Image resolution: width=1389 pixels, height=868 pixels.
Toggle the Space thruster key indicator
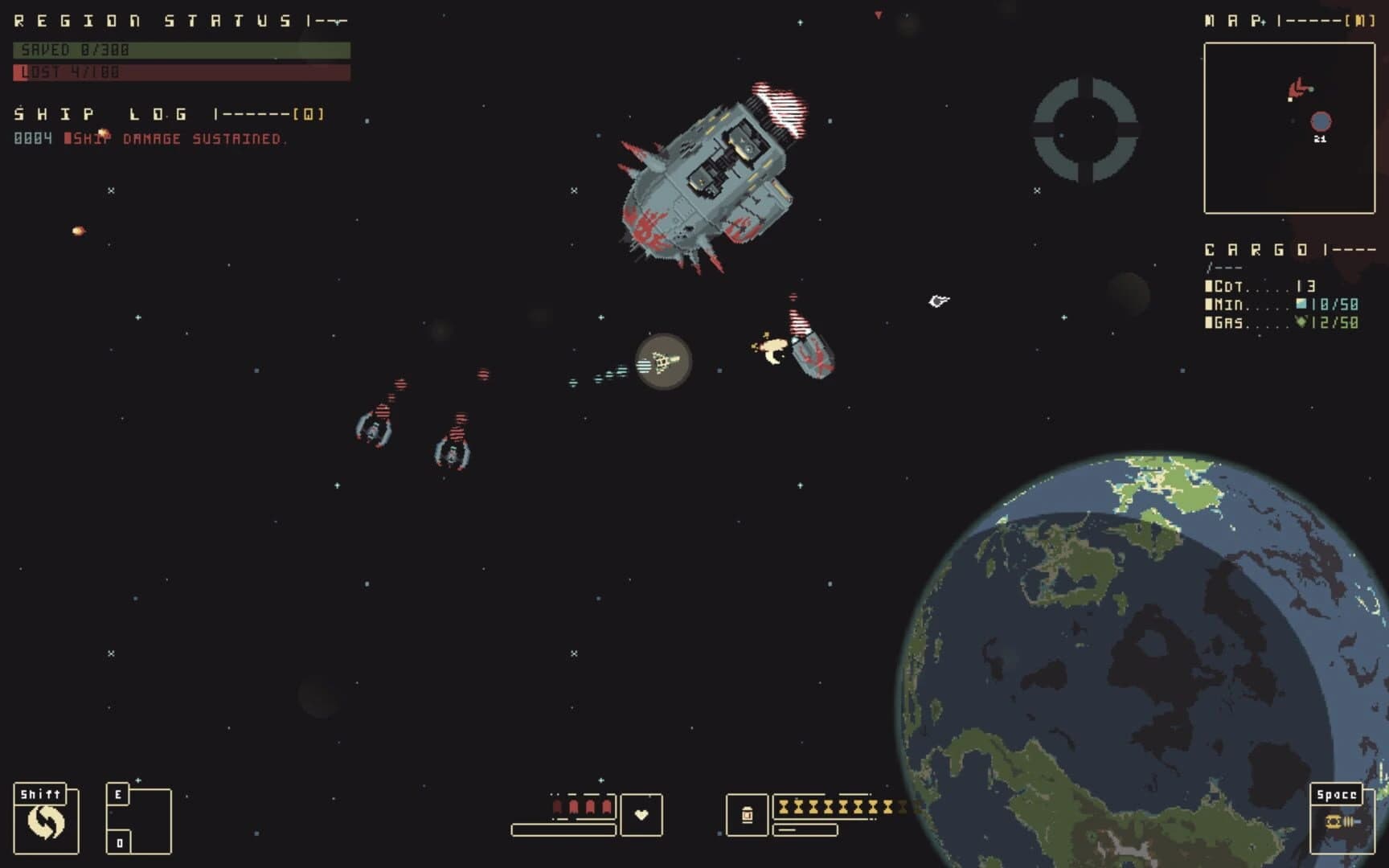[x=1339, y=796]
